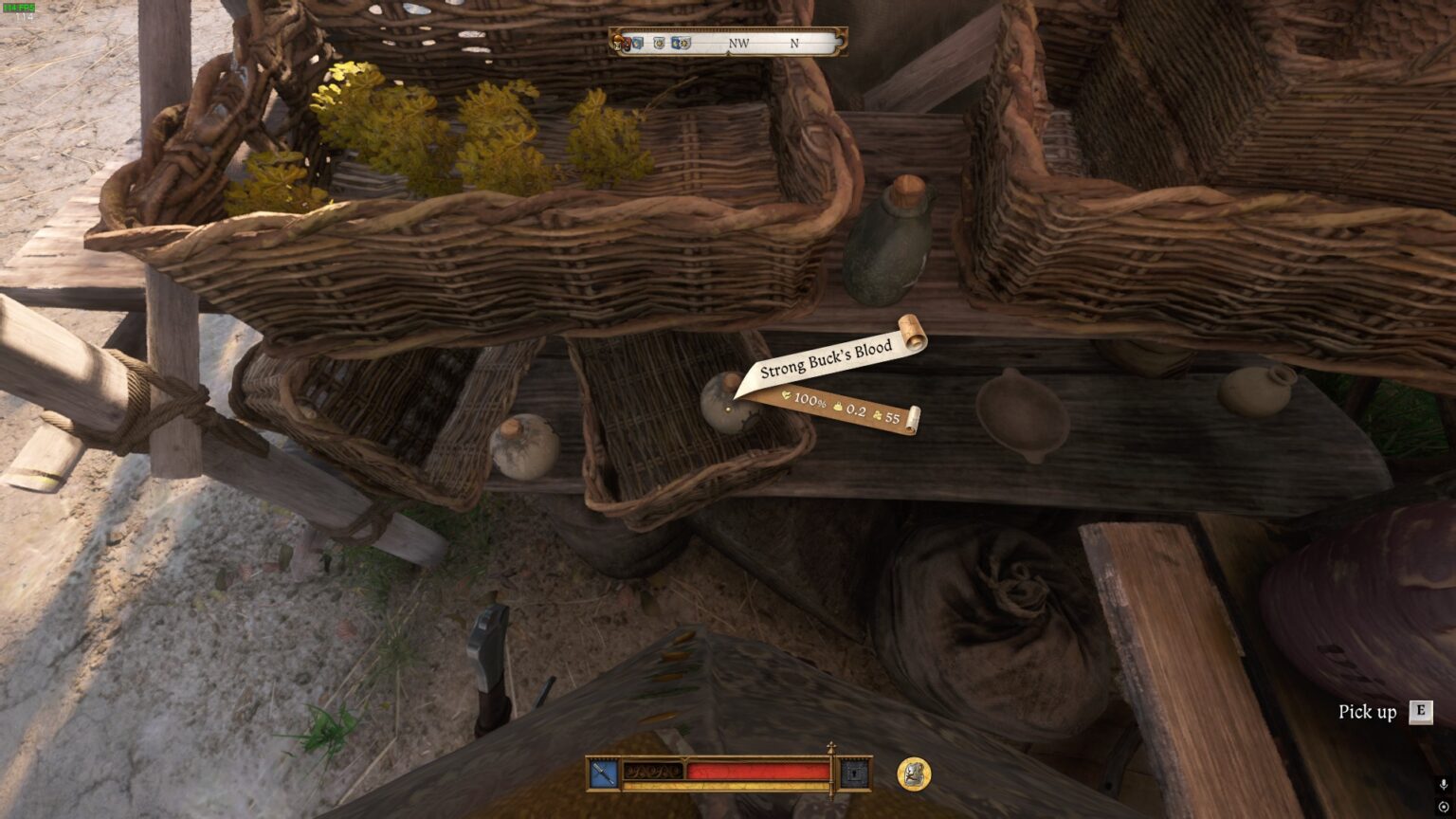Click the shield status buff icon on the compass
1456x819 pixels.
[658, 43]
